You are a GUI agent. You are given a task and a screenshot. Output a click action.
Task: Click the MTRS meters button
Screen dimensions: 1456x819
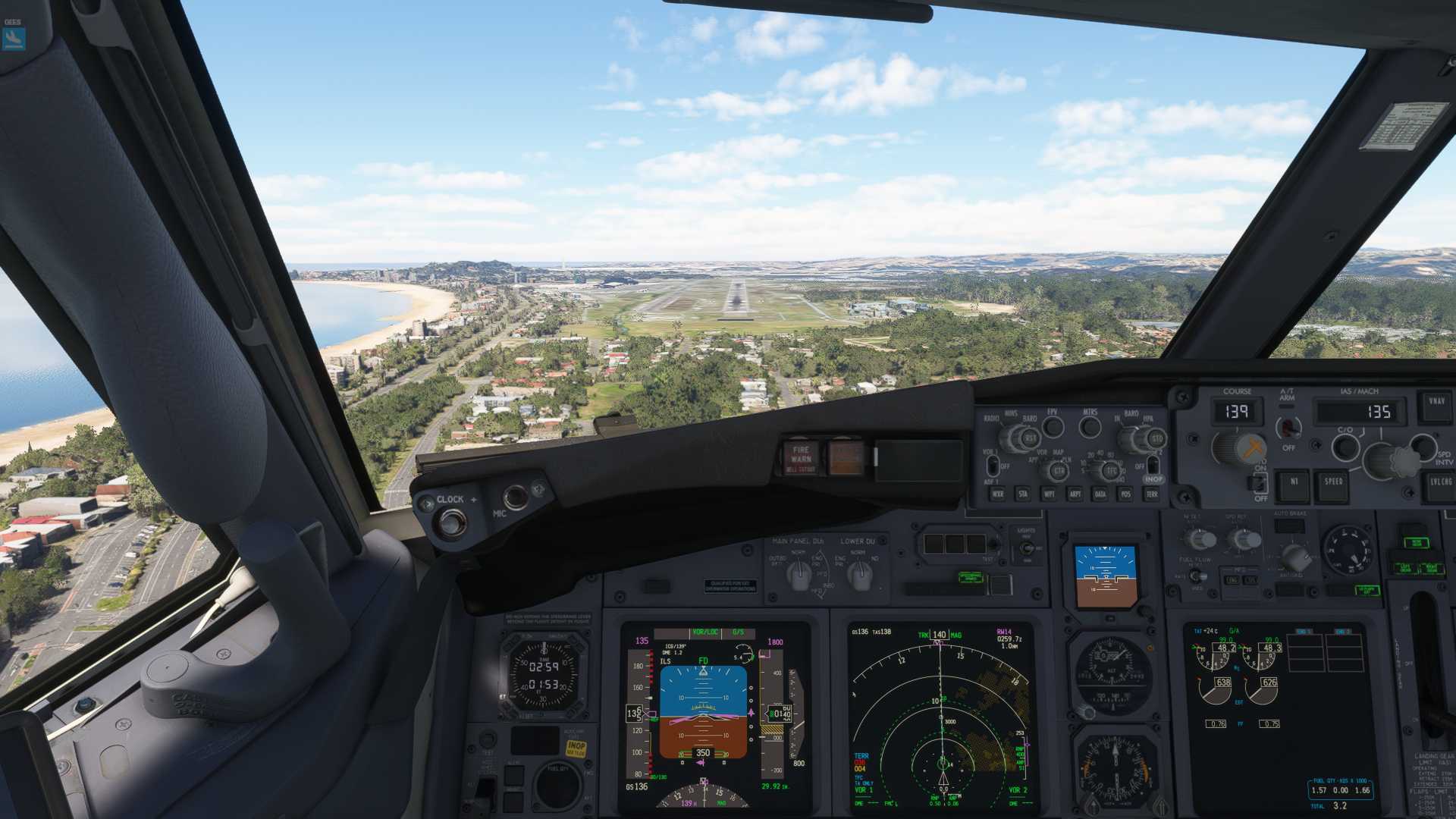(x=1090, y=427)
